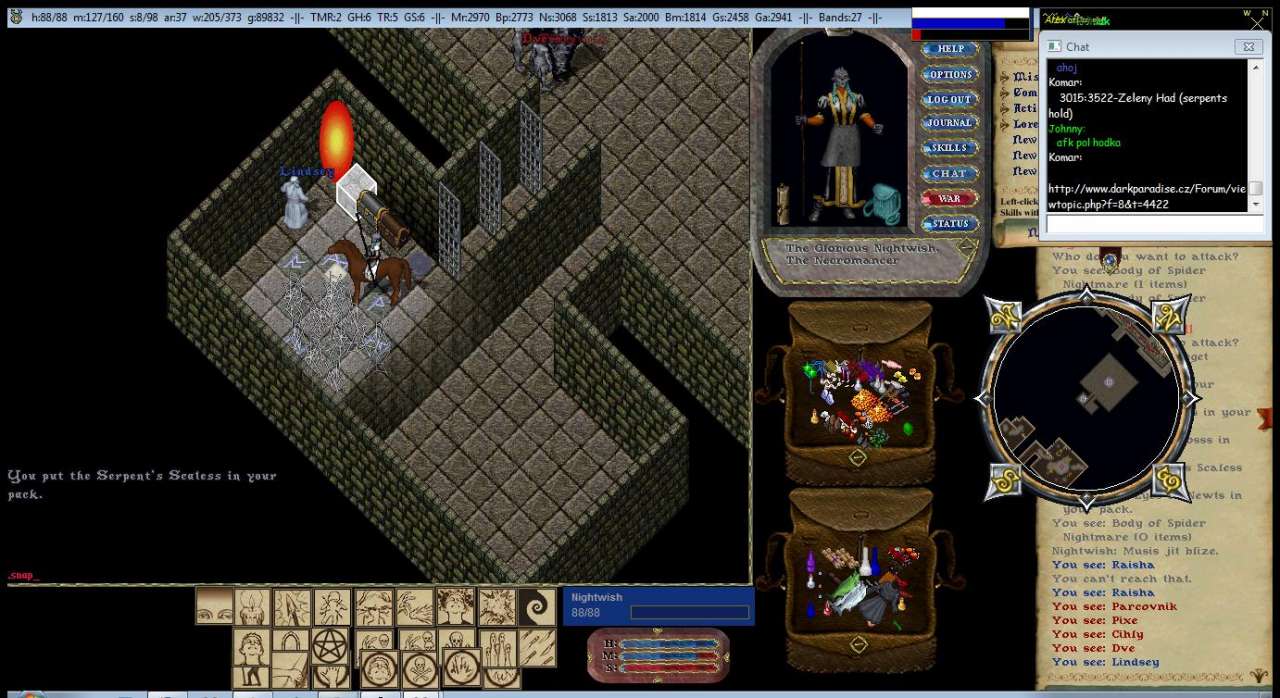The image size is (1280, 698).
Task: Activate the explosion burst spell icon
Action: point(496,607)
